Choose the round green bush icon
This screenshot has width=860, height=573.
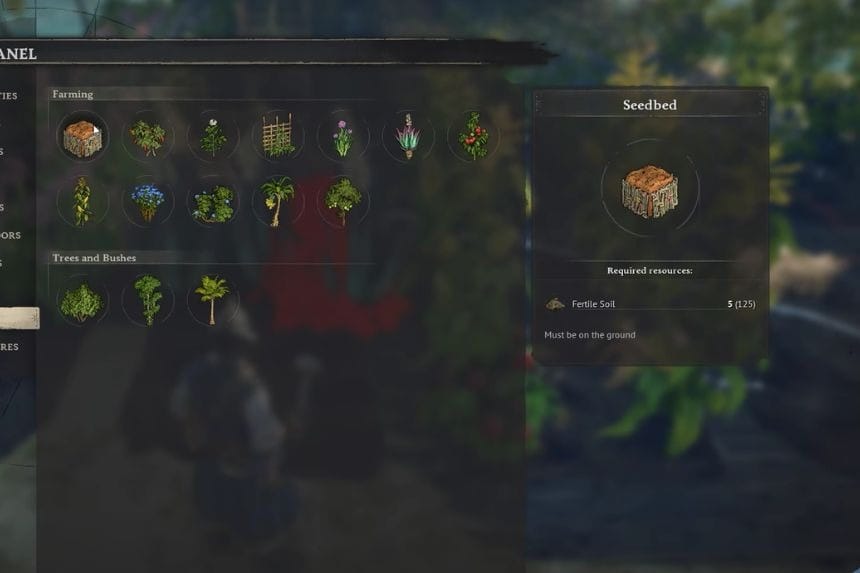pos(82,300)
